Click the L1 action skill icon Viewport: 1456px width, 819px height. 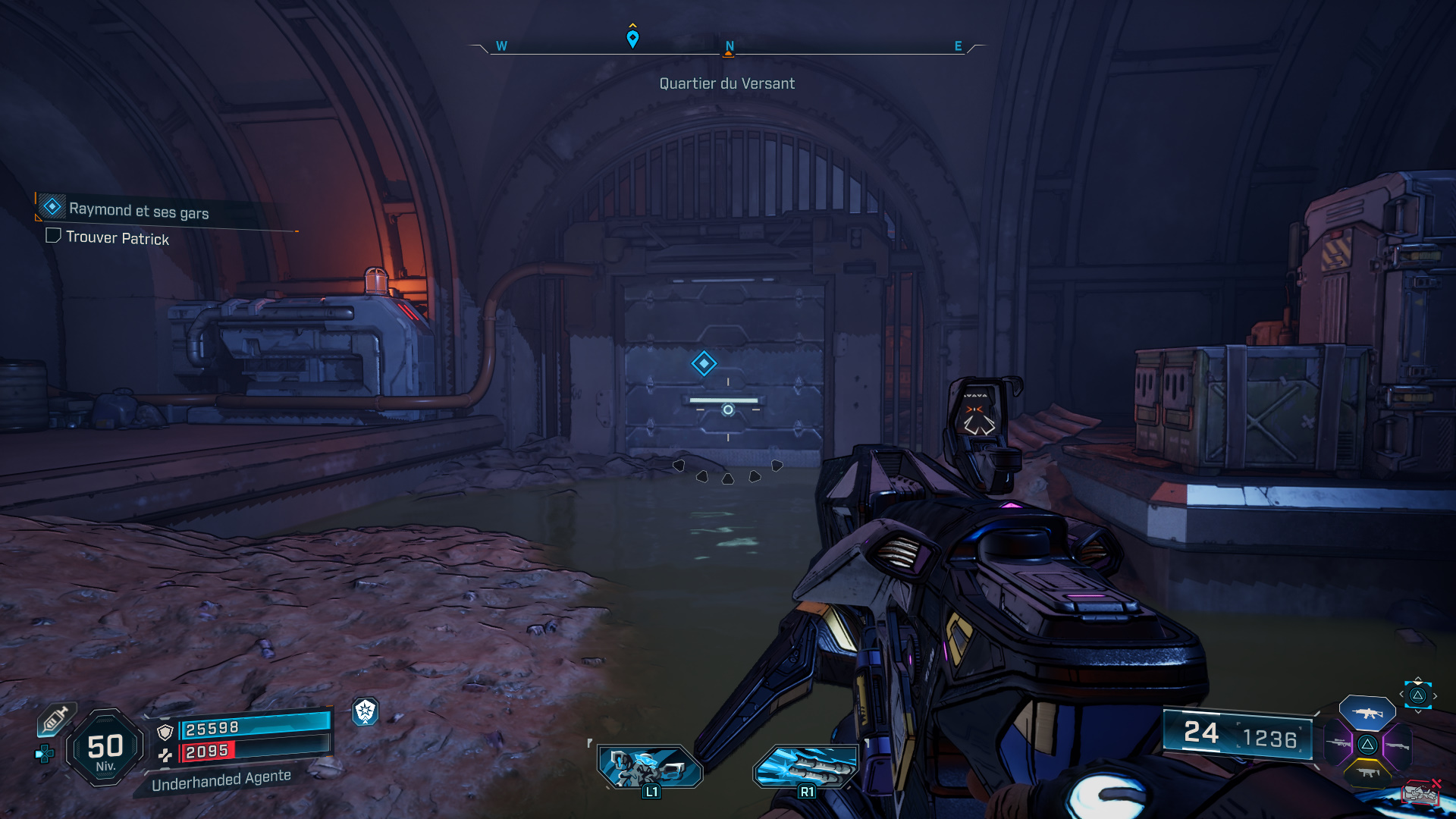651,766
